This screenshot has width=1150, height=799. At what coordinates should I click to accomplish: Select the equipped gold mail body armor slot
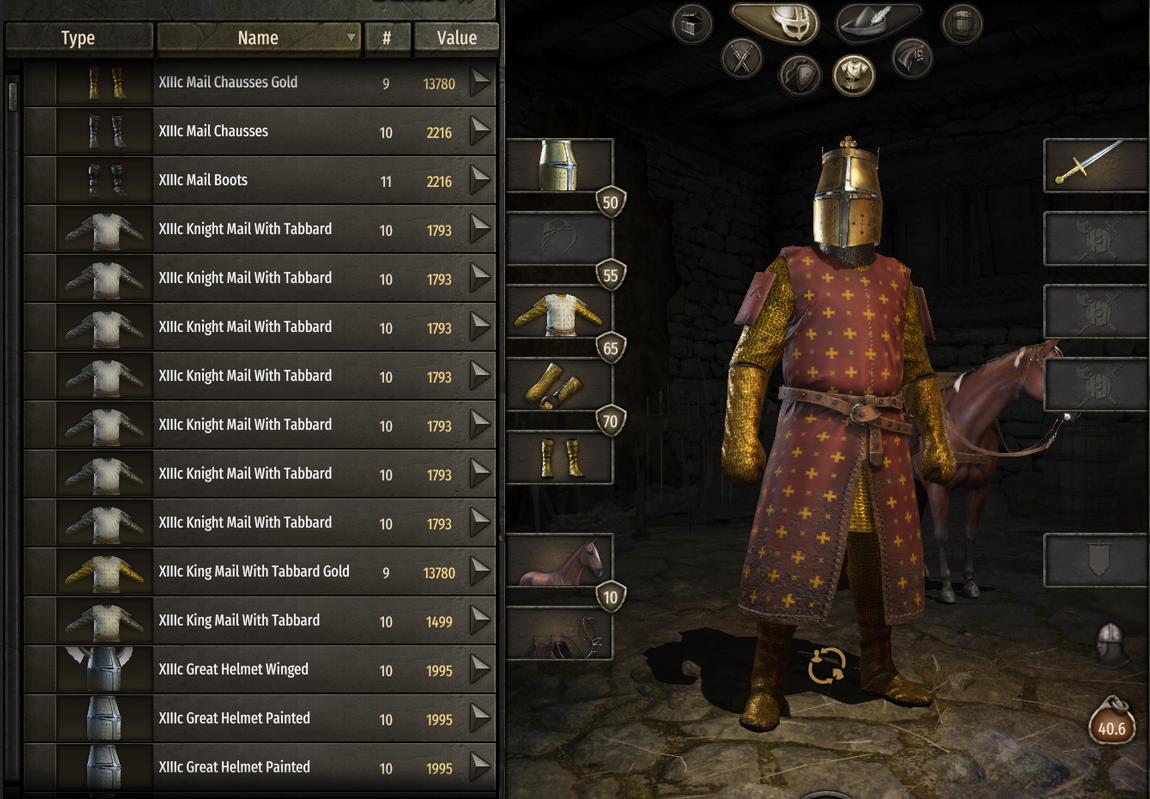click(558, 312)
